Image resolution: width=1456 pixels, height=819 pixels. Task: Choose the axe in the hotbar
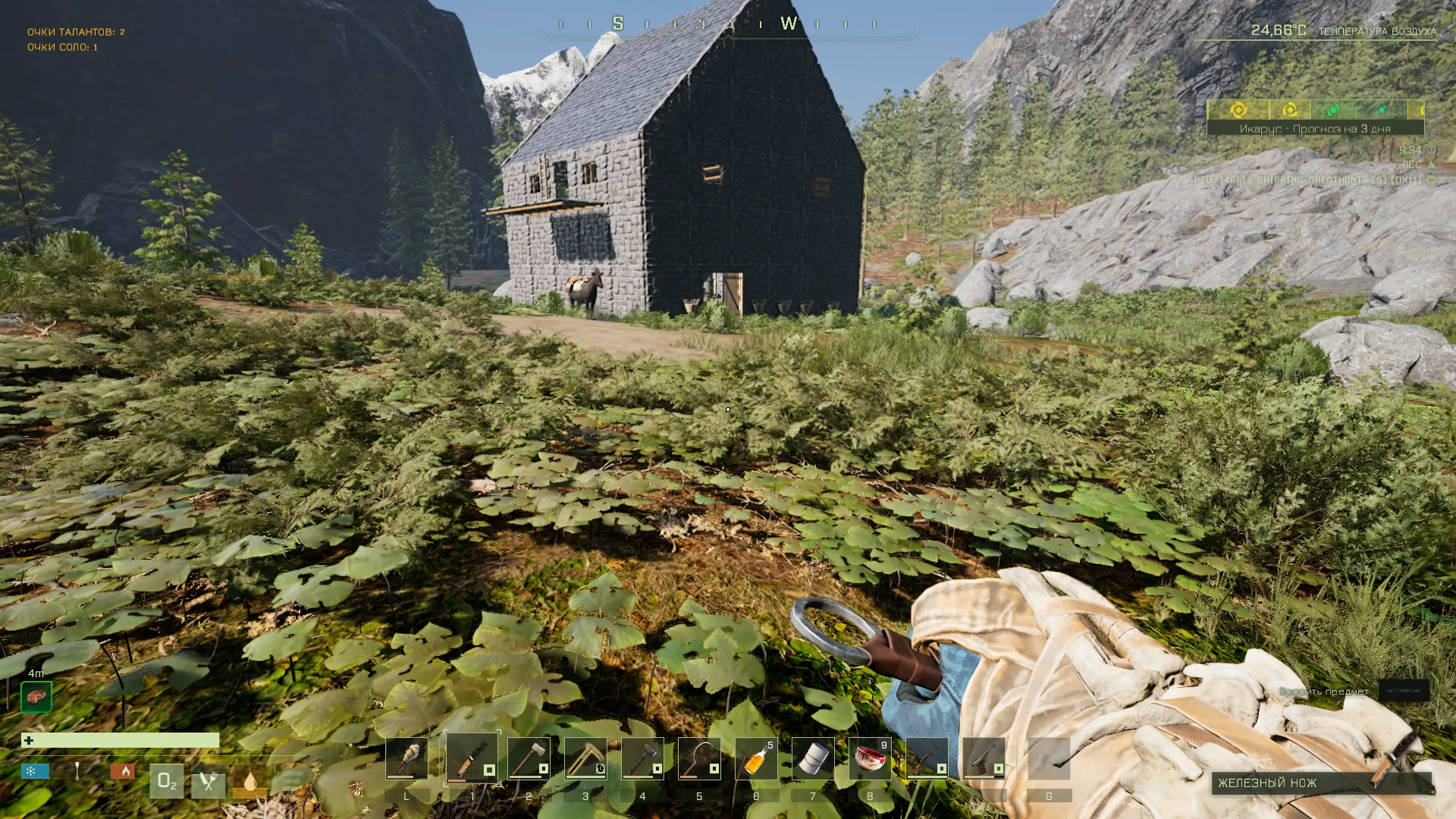pos(529,758)
